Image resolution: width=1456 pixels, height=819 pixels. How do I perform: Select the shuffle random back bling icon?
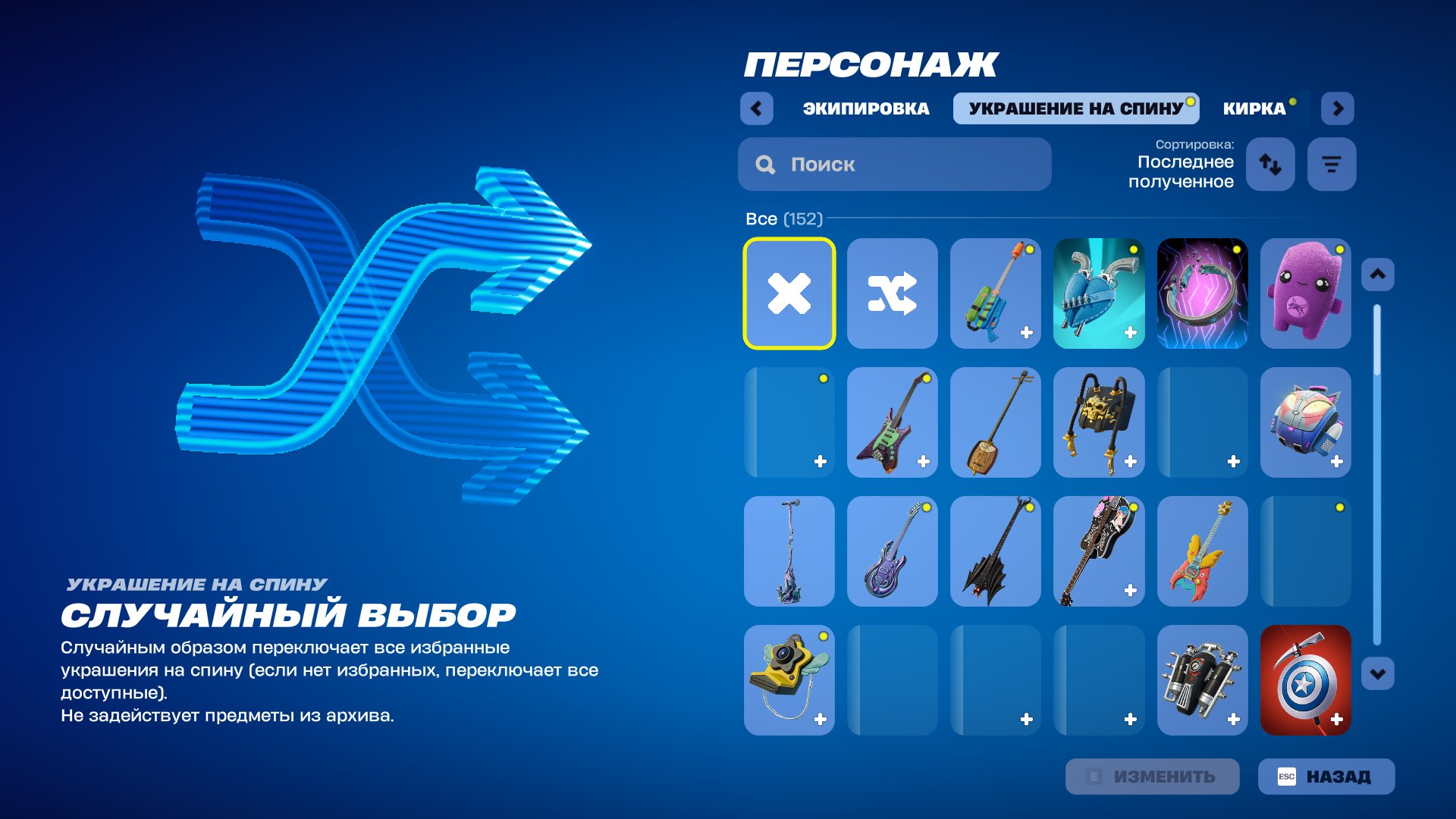(x=892, y=293)
